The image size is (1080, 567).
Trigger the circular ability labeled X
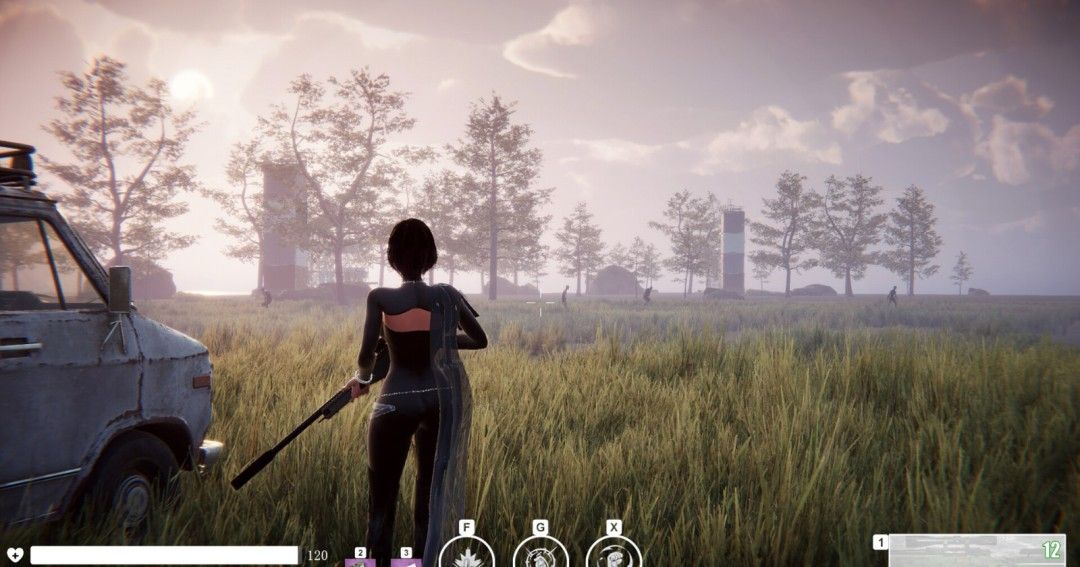pyautogui.click(x=613, y=554)
